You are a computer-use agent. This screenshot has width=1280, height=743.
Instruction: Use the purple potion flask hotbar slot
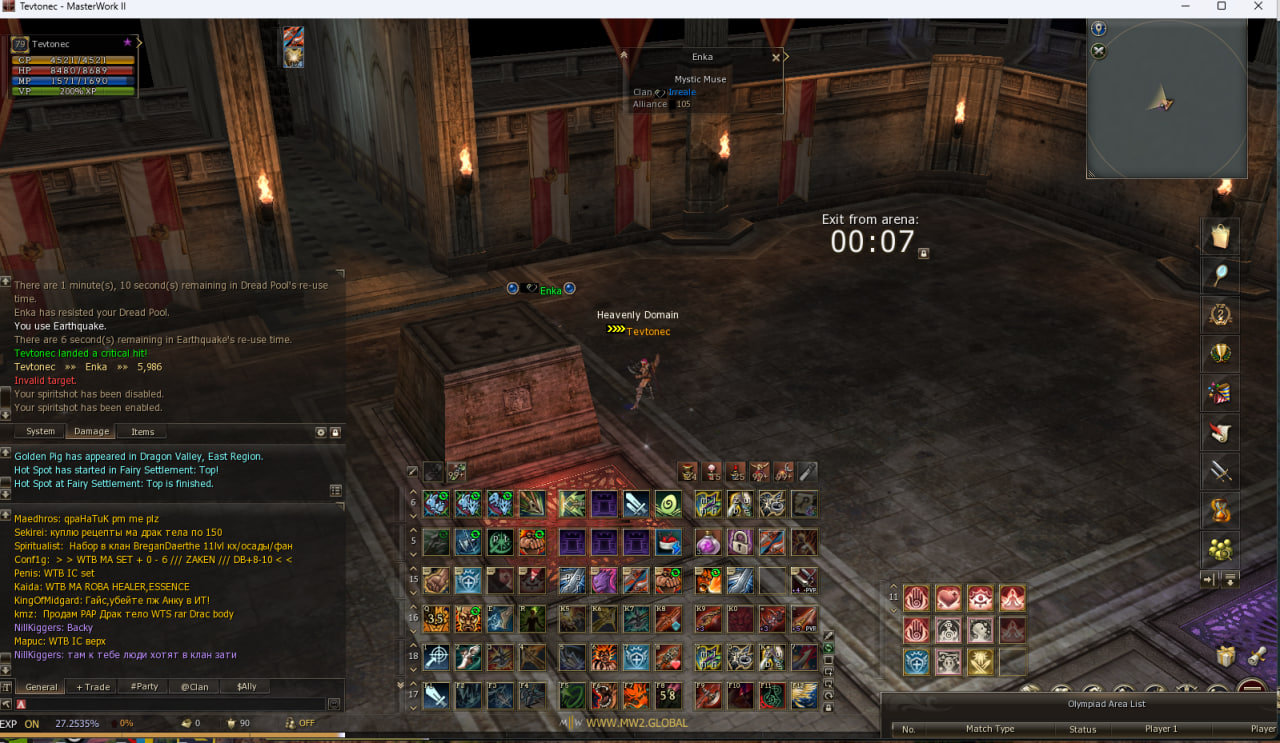[708, 543]
